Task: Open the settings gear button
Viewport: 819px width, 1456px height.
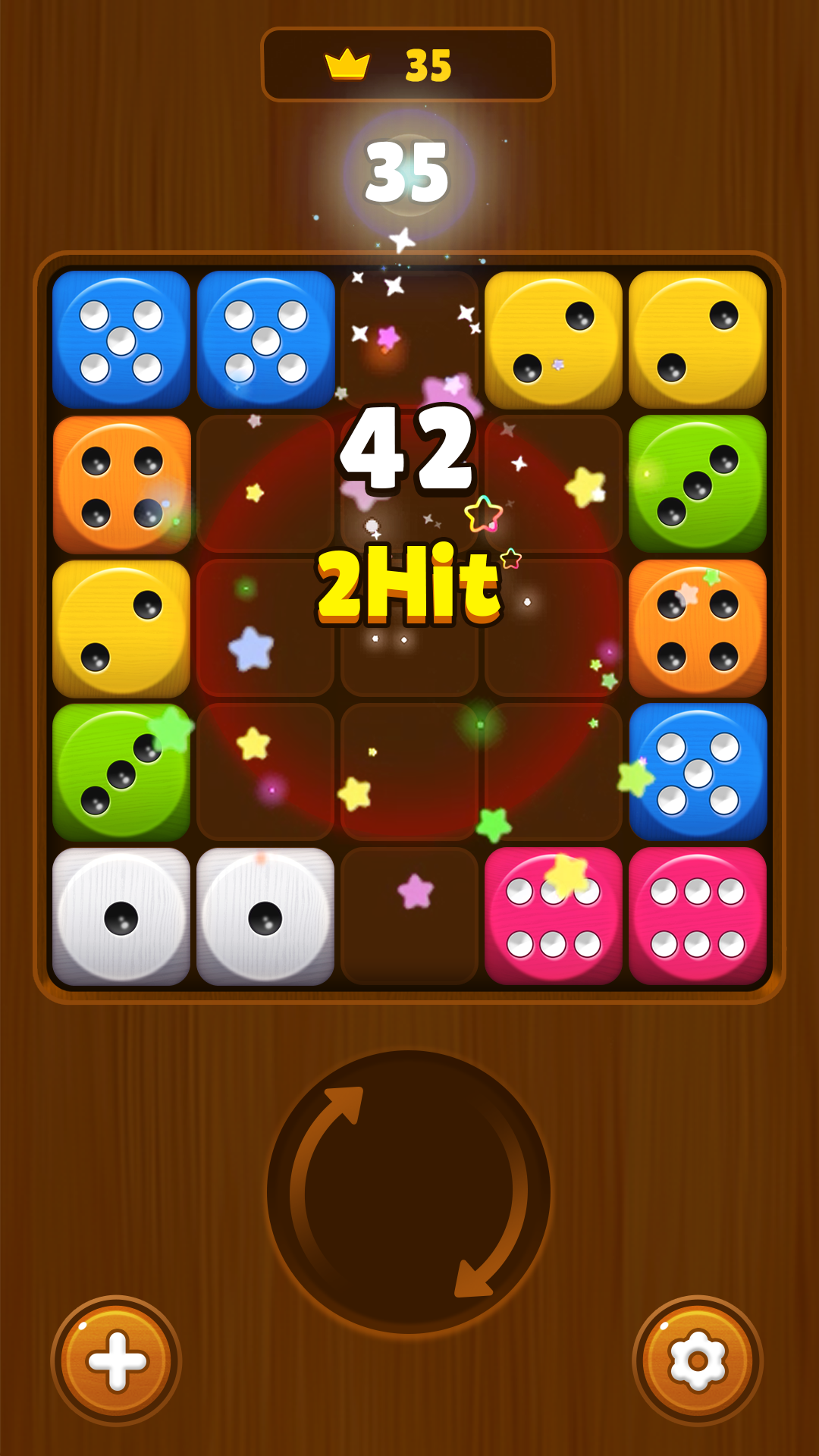Action: [x=698, y=1360]
